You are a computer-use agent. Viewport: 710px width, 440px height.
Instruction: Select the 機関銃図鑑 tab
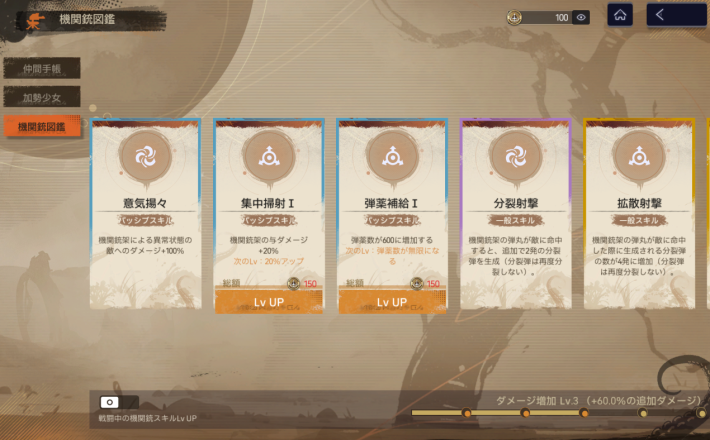tap(41, 127)
